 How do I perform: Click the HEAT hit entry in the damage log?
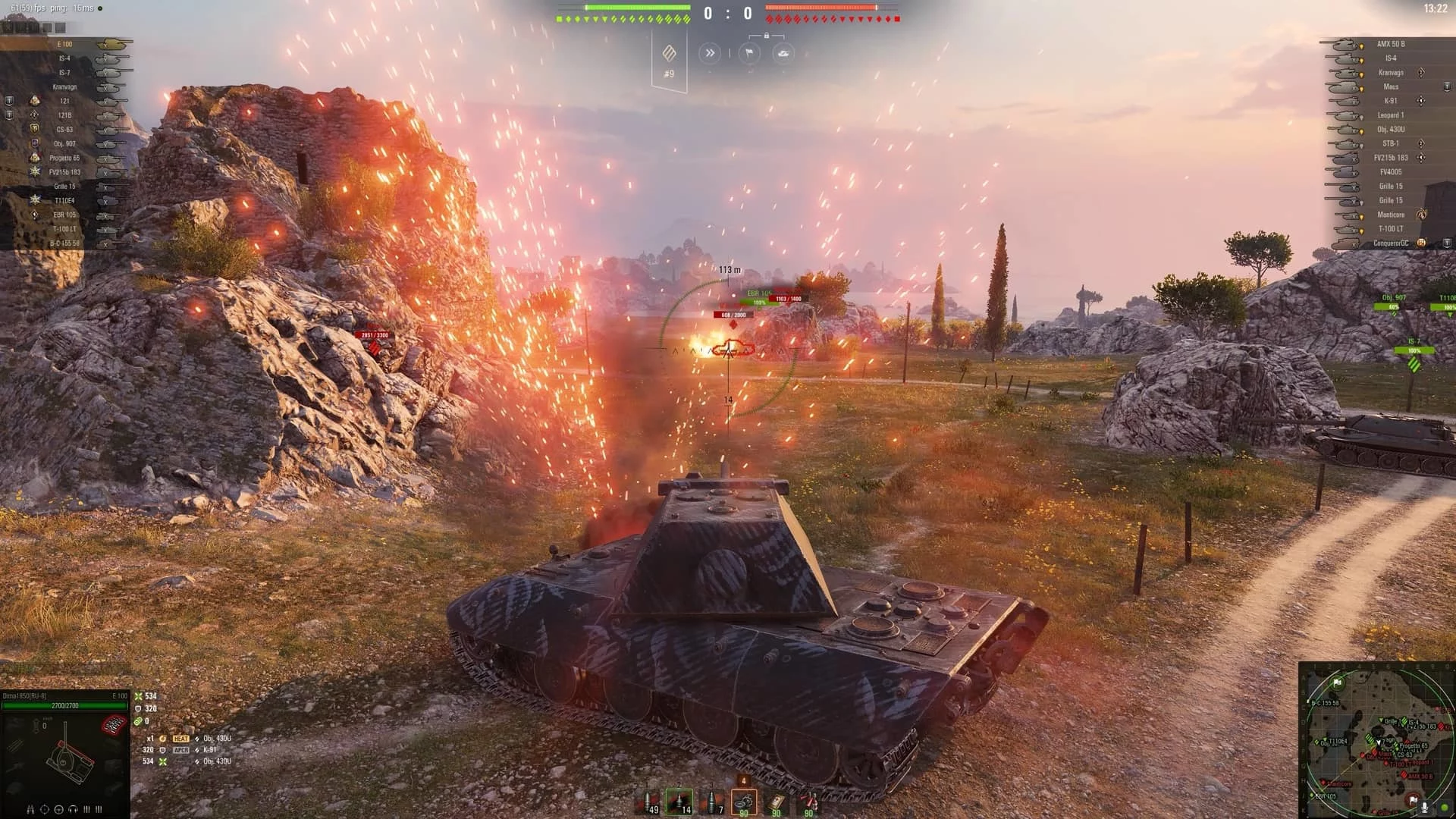coord(180,739)
